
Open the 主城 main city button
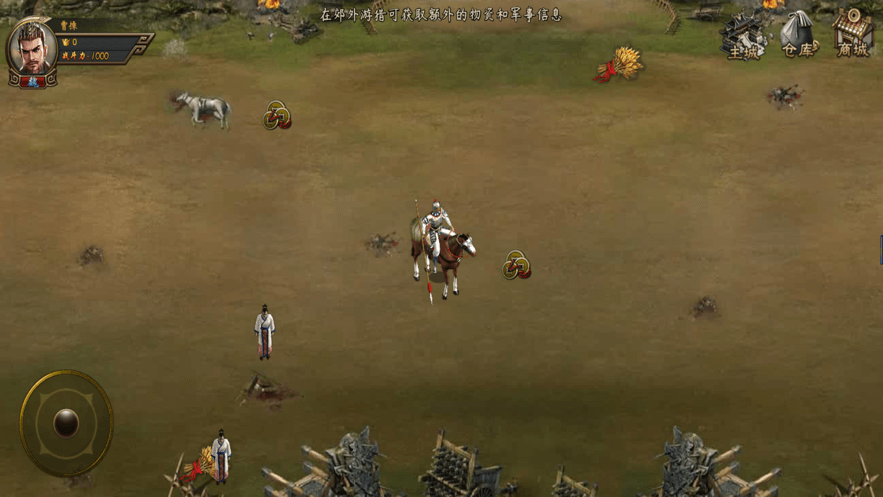pyautogui.click(x=744, y=36)
